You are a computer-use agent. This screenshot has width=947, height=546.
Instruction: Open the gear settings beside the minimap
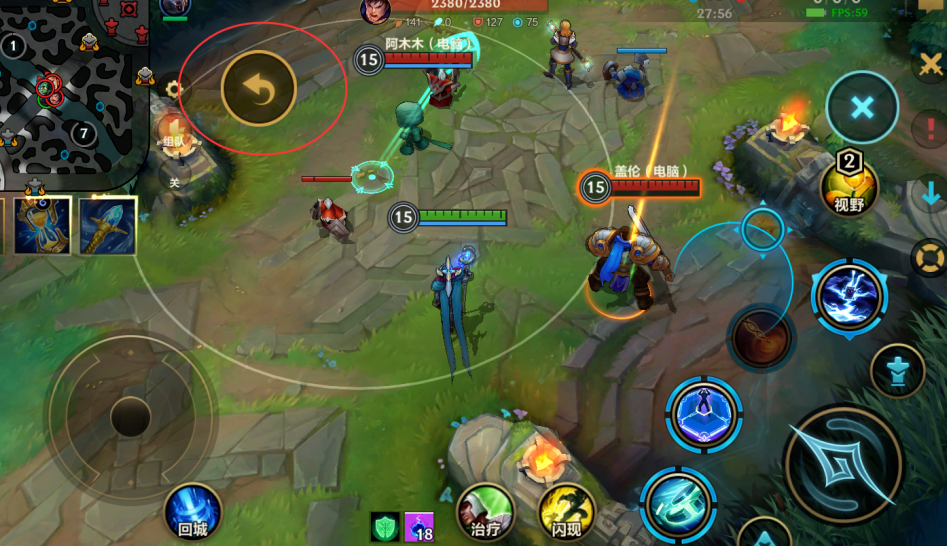tap(174, 89)
